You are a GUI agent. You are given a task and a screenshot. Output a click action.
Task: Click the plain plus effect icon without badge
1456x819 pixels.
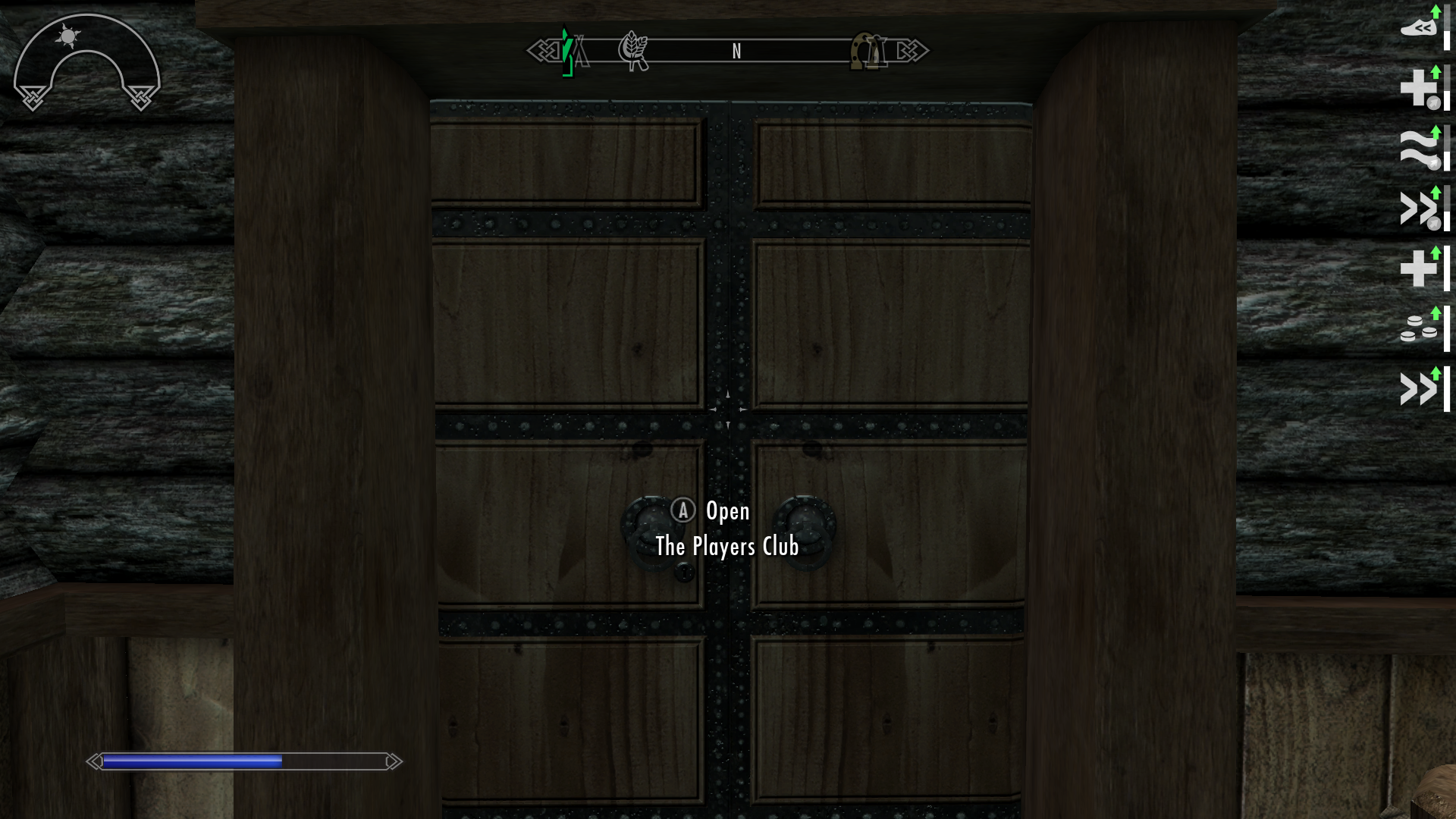pyautogui.click(x=1418, y=268)
